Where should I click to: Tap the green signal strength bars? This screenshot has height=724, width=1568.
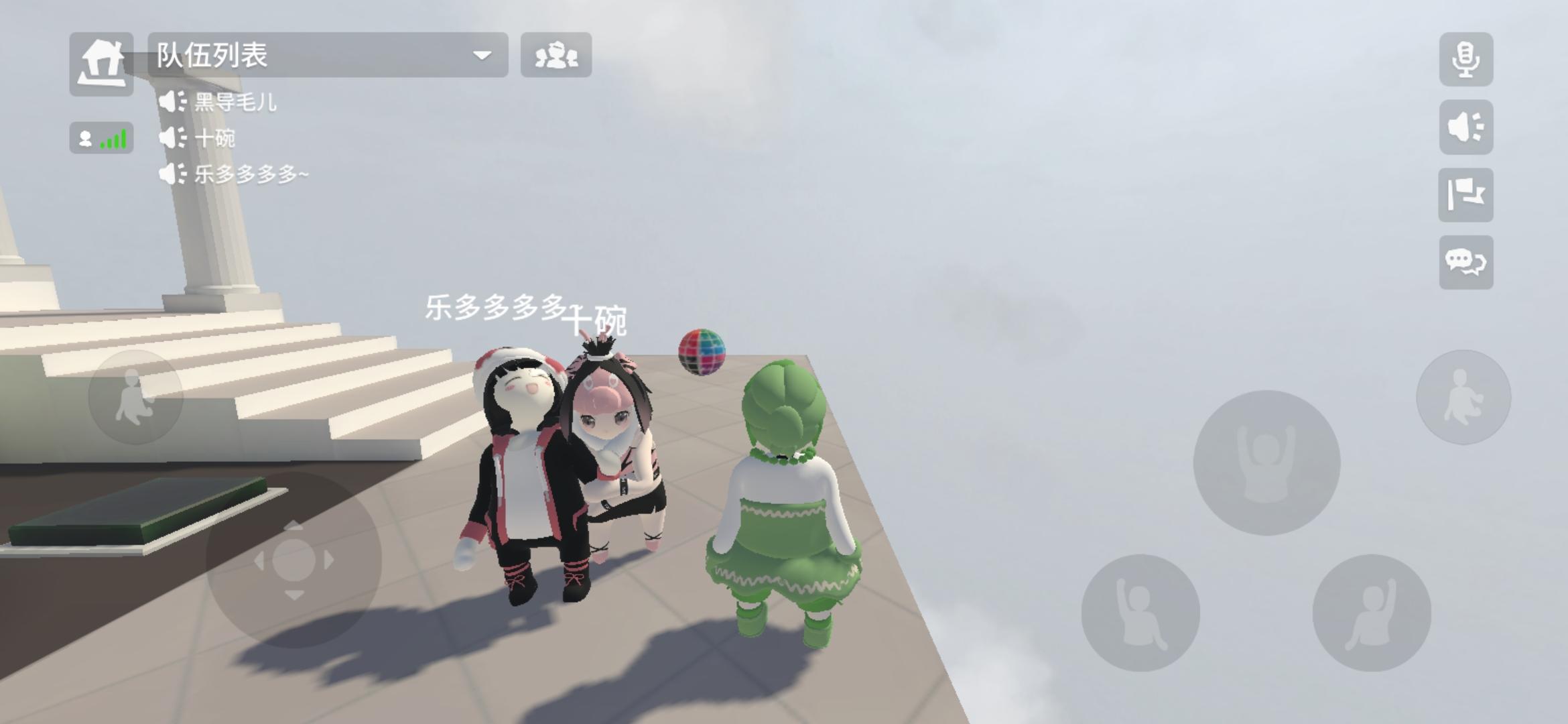pyautogui.click(x=114, y=137)
